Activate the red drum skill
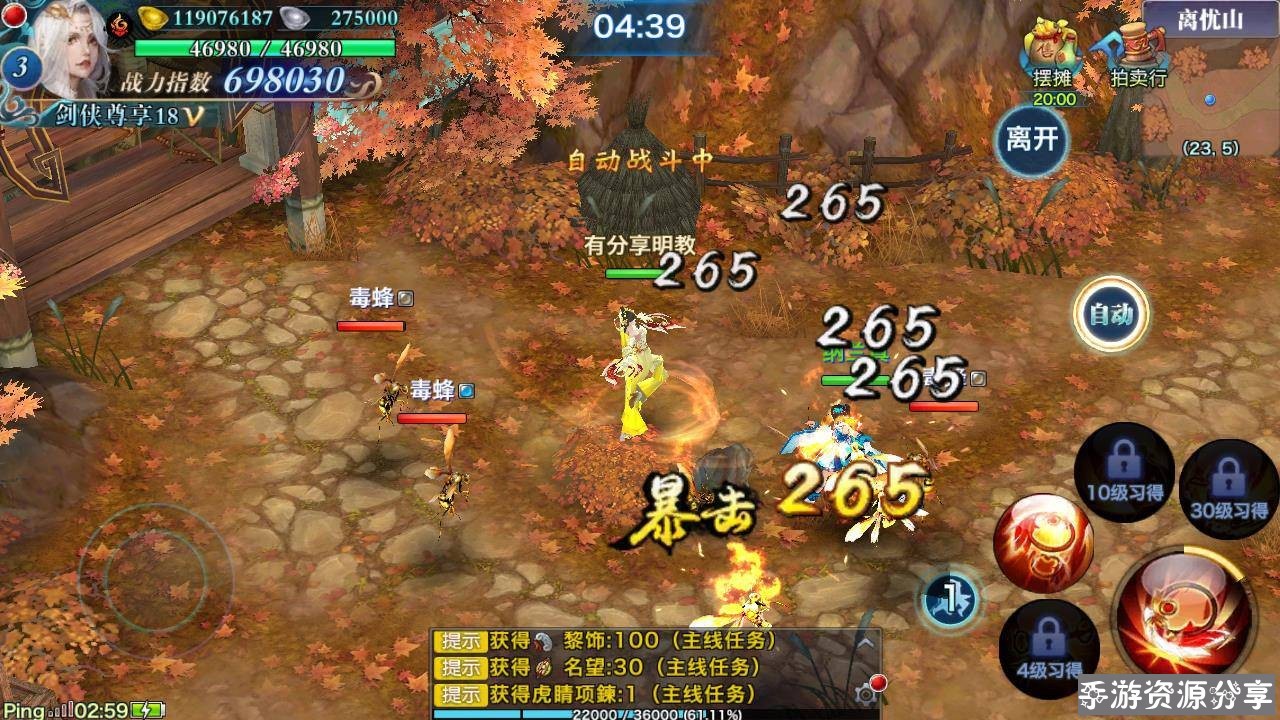The image size is (1280, 720). pyautogui.click(x=1042, y=544)
